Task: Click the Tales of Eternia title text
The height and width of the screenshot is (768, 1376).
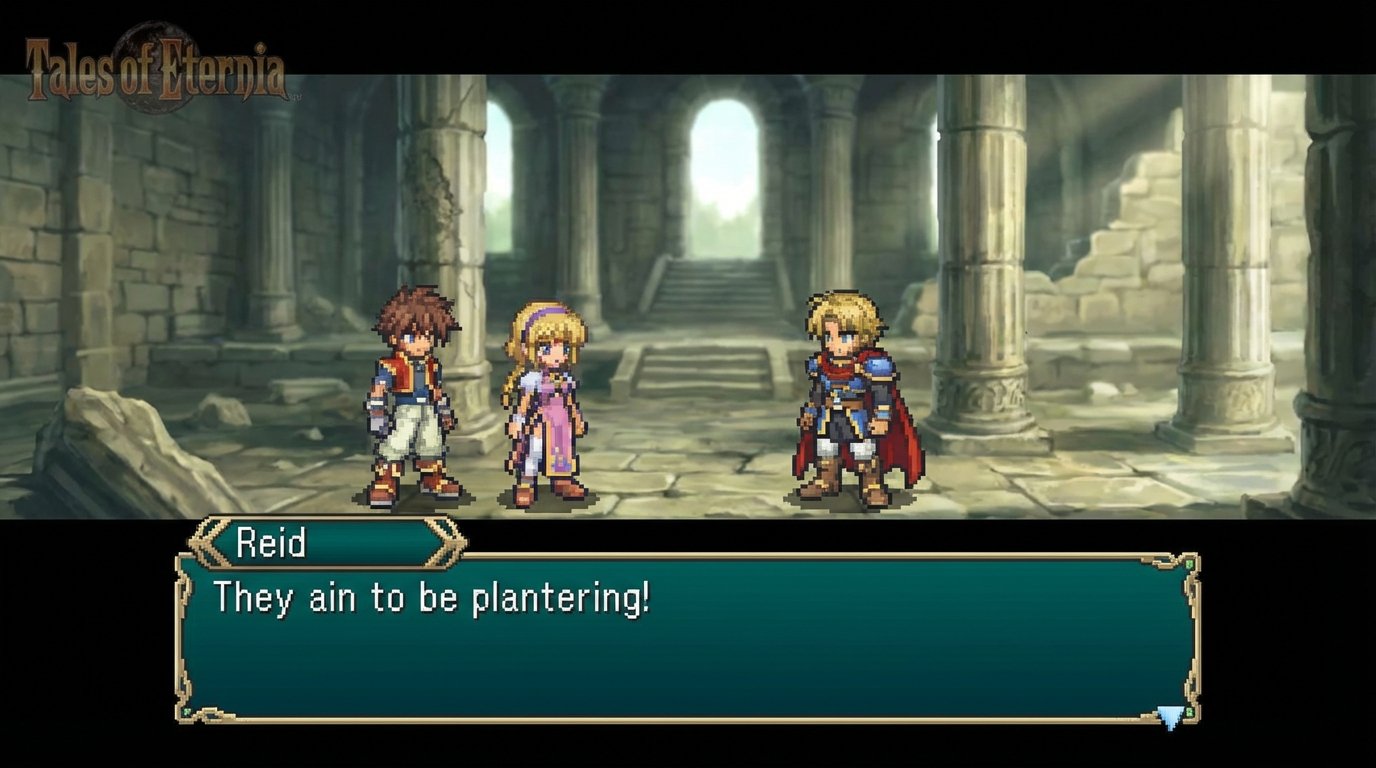Action: point(155,68)
